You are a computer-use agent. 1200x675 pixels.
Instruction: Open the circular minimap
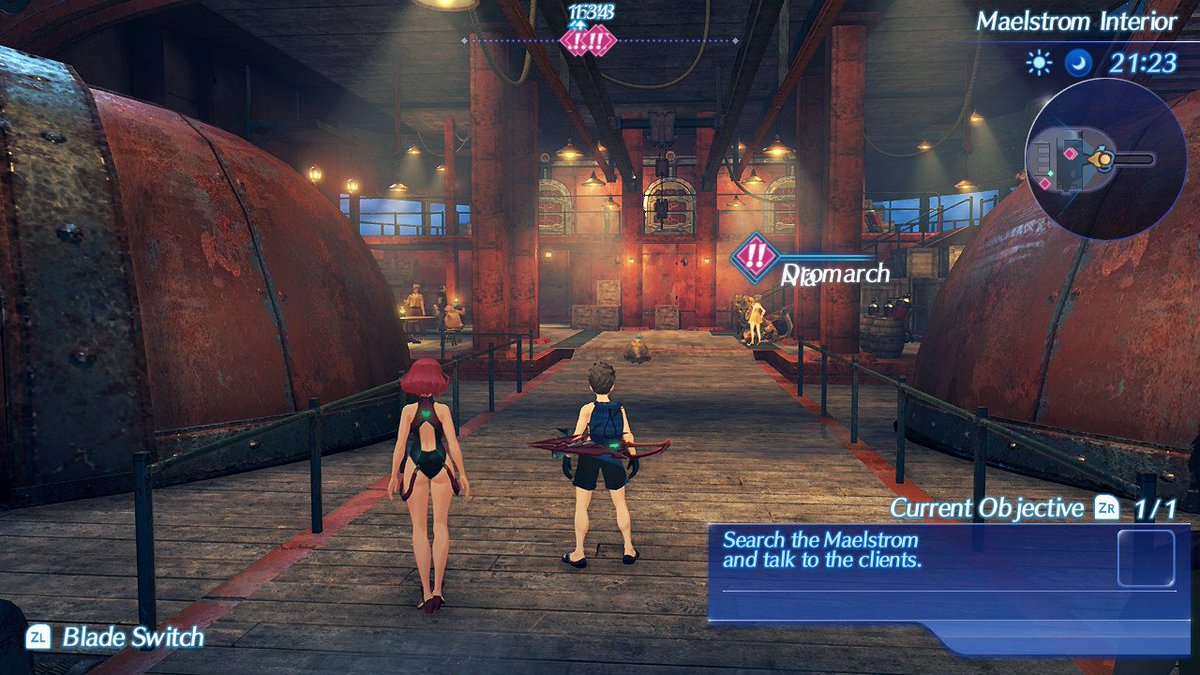[1093, 159]
